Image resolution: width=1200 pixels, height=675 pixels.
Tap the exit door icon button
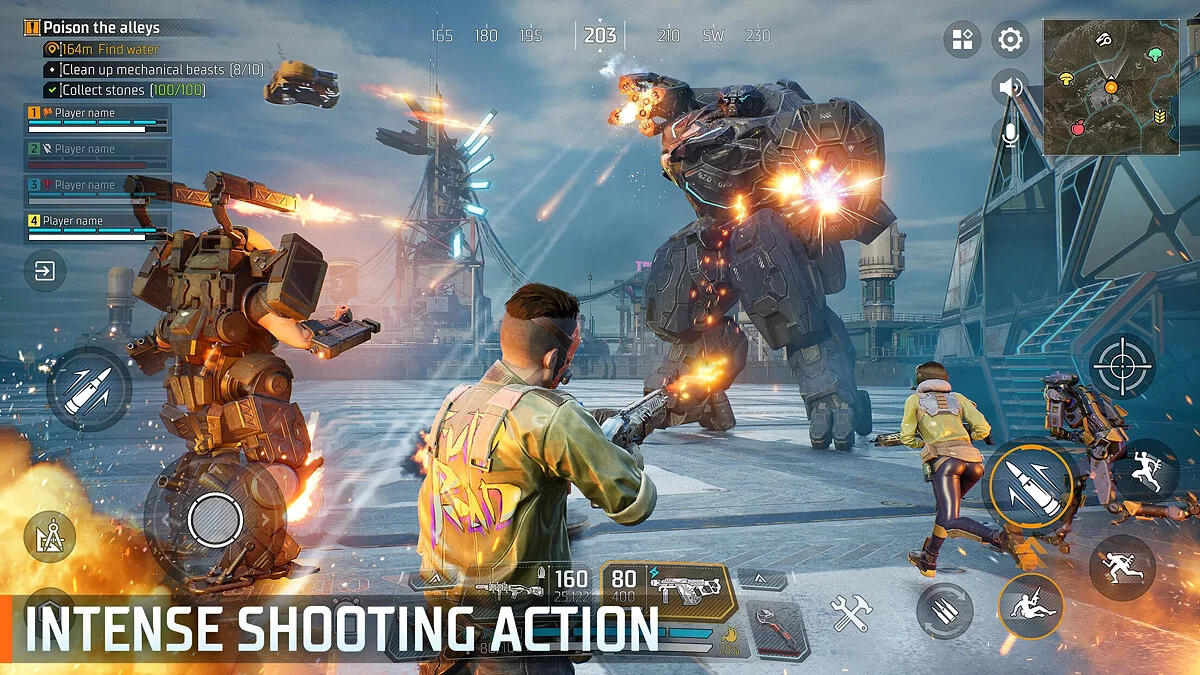pyautogui.click(x=45, y=270)
